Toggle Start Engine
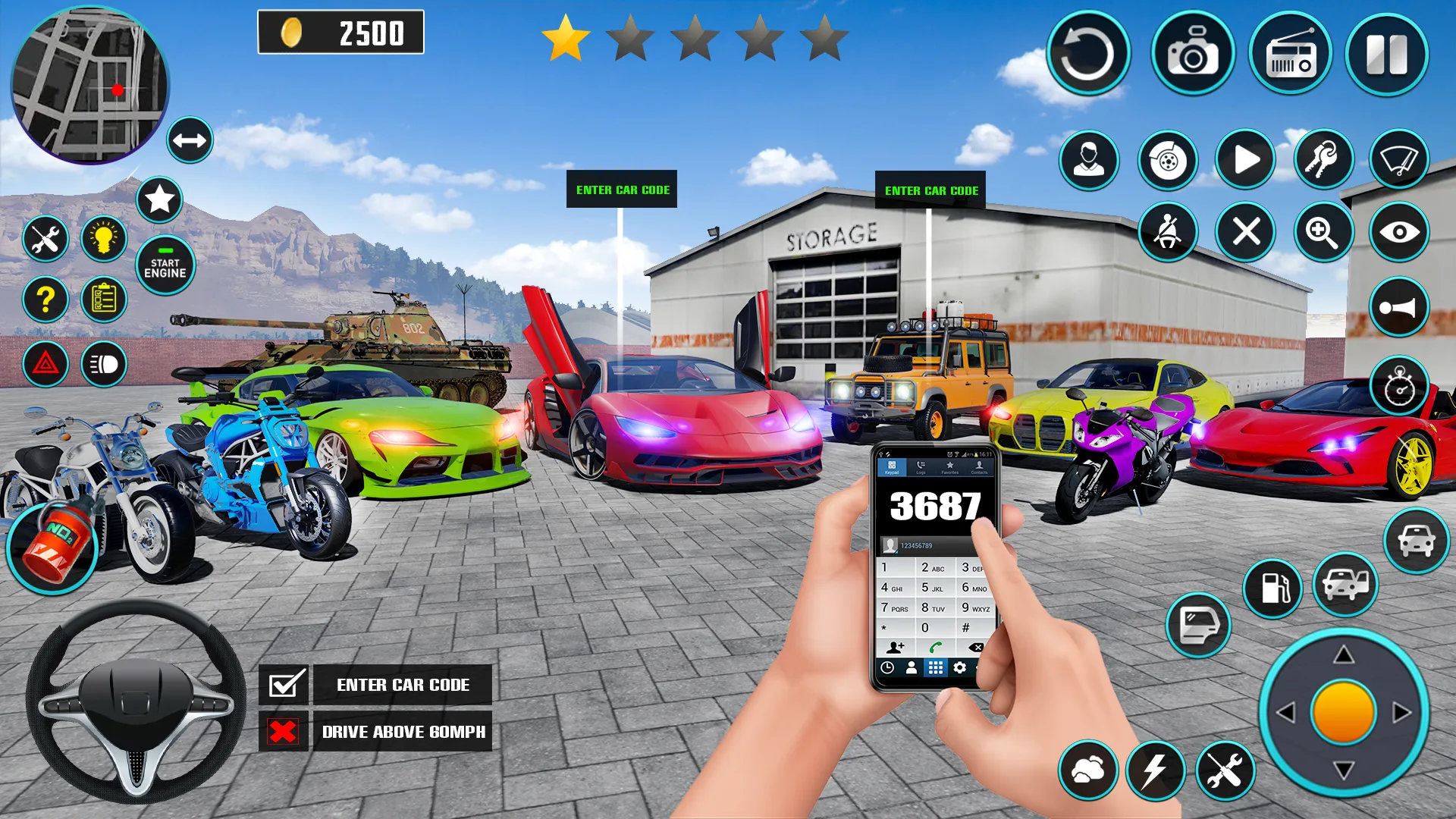Viewport: 1456px width, 819px height. (164, 264)
